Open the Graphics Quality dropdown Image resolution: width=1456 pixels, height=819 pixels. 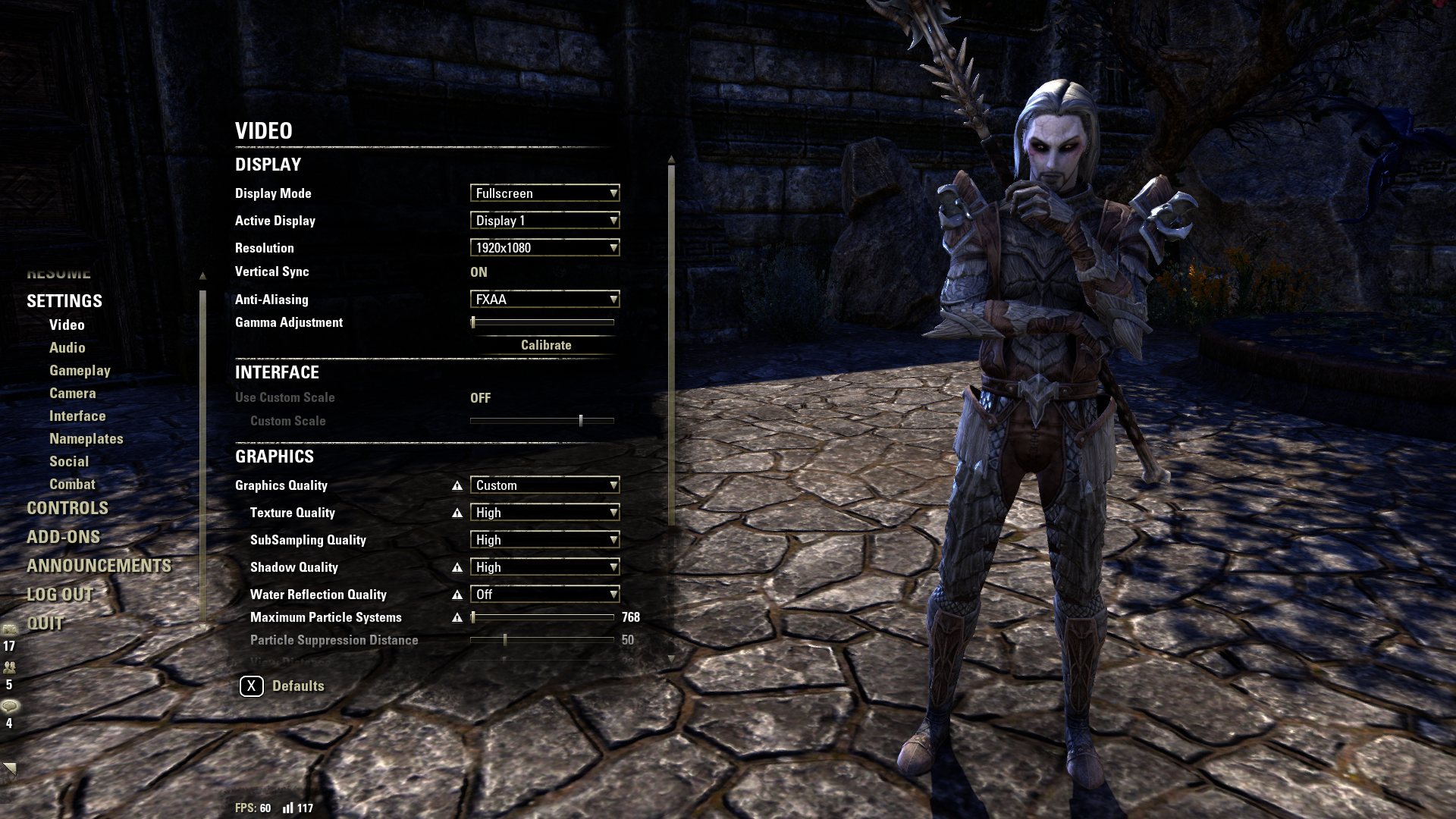[x=544, y=485]
